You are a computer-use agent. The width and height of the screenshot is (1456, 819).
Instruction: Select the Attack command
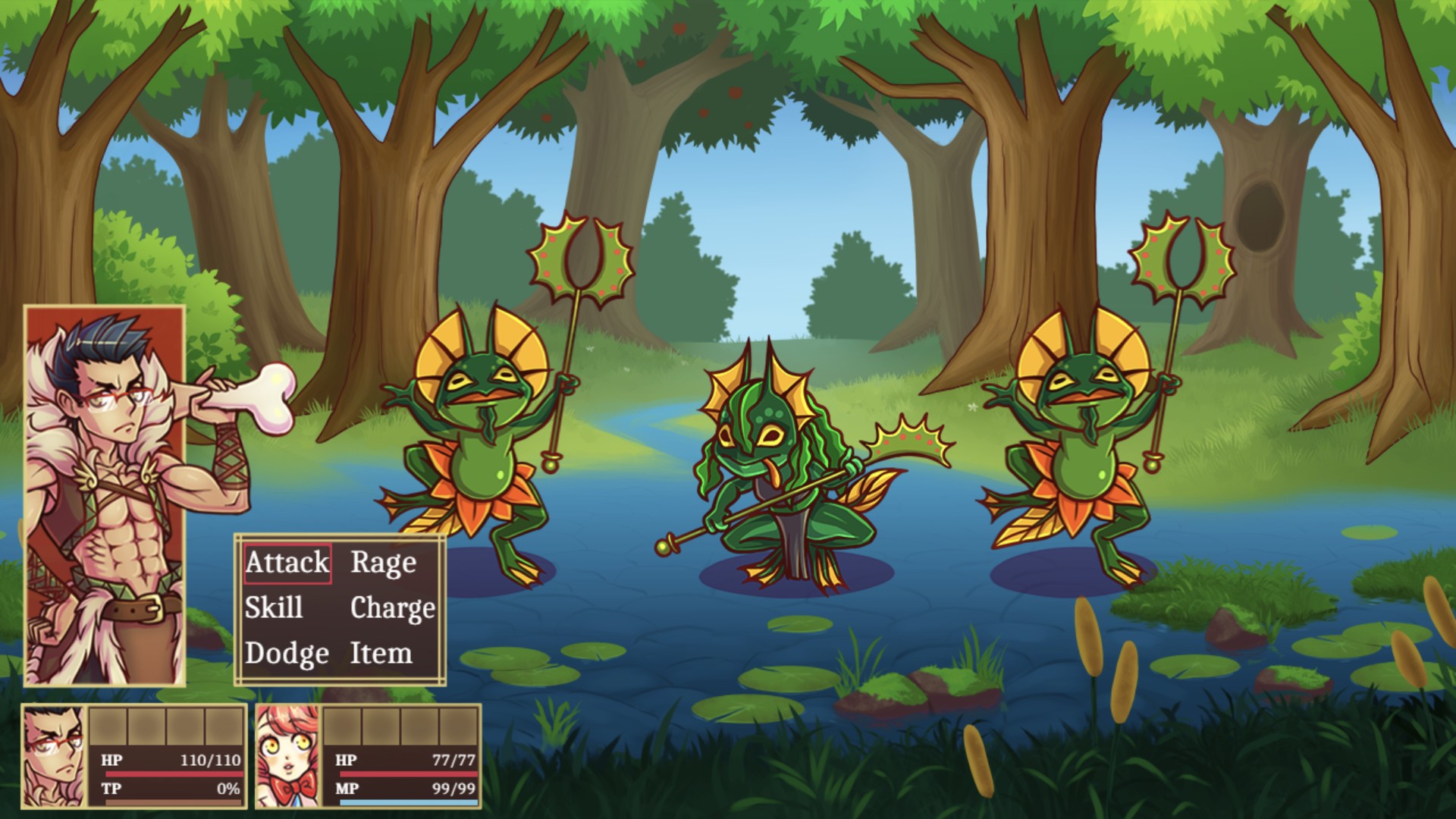pyautogui.click(x=287, y=563)
